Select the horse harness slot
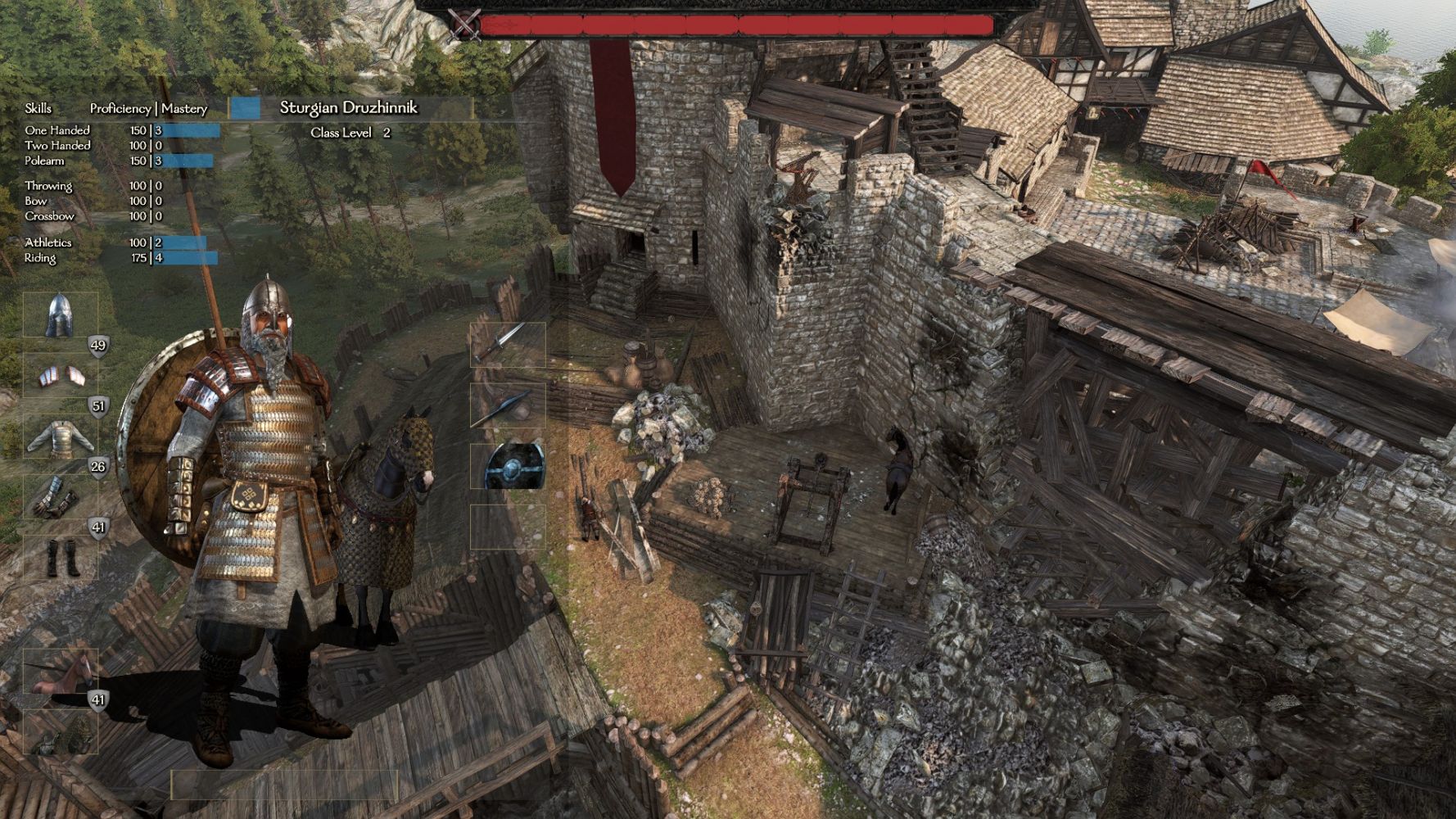The image size is (1456, 819). pyautogui.click(x=60, y=732)
